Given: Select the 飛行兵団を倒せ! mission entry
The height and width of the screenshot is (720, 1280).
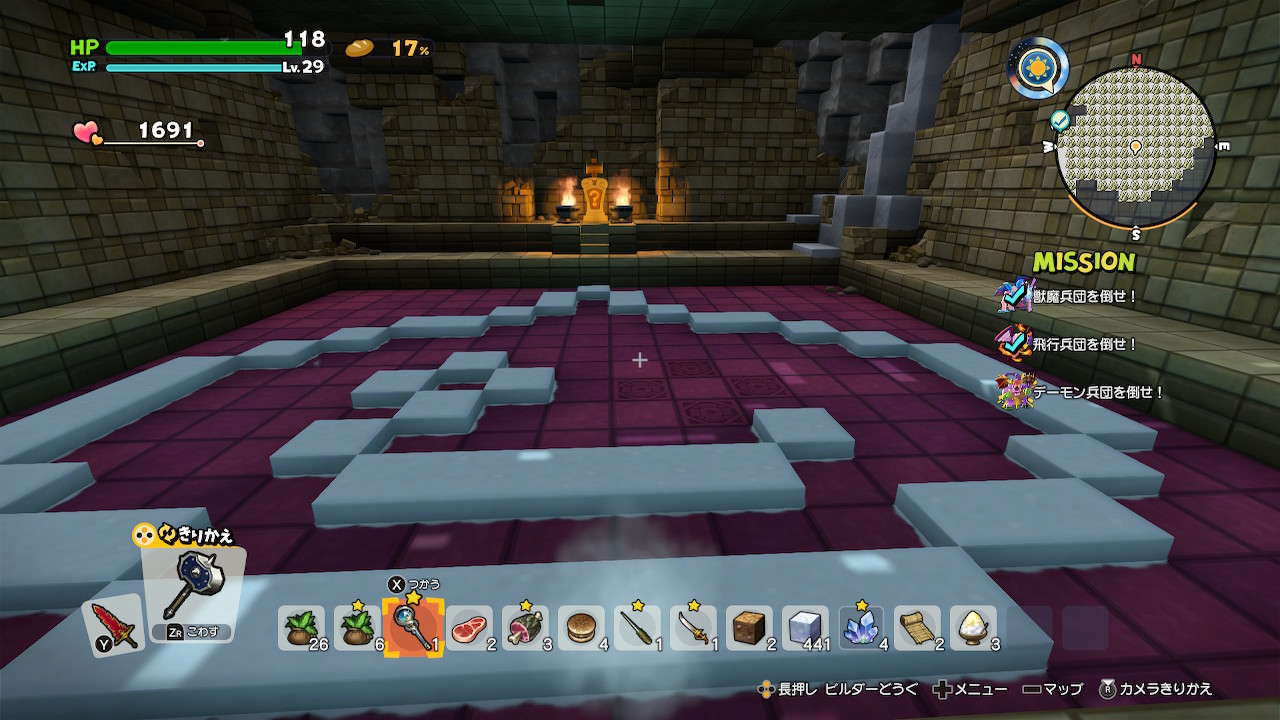Looking at the screenshot, I should [1085, 344].
